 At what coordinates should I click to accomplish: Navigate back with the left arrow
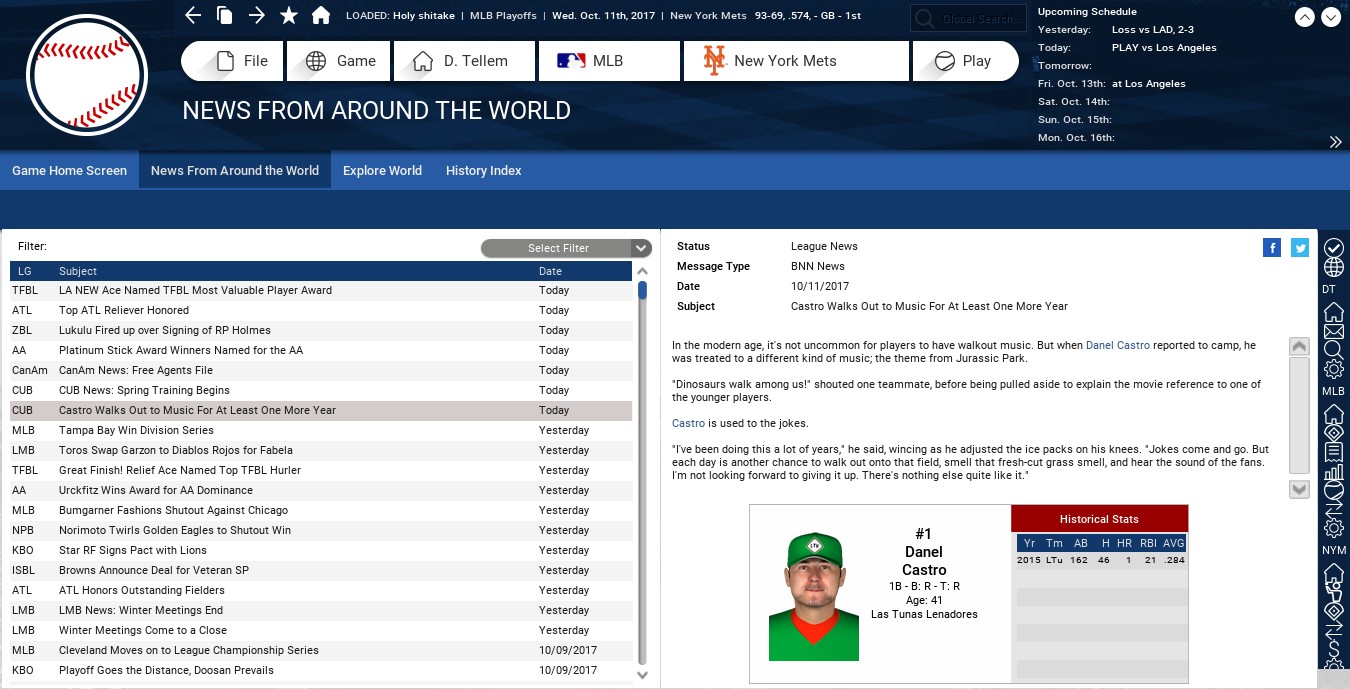(193, 15)
